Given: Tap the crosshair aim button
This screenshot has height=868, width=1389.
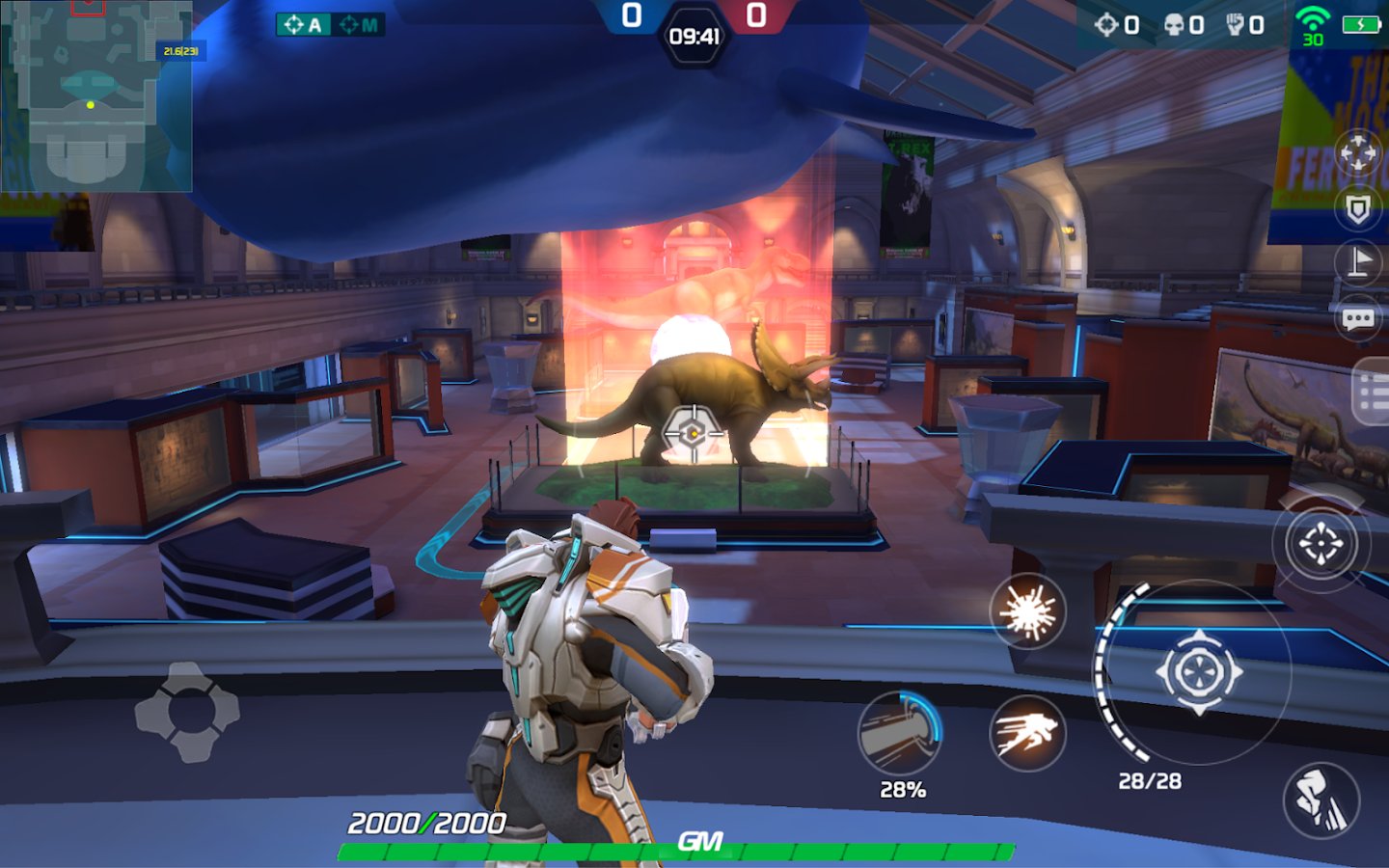Looking at the screenshot, I should (x=1320, y=543).
